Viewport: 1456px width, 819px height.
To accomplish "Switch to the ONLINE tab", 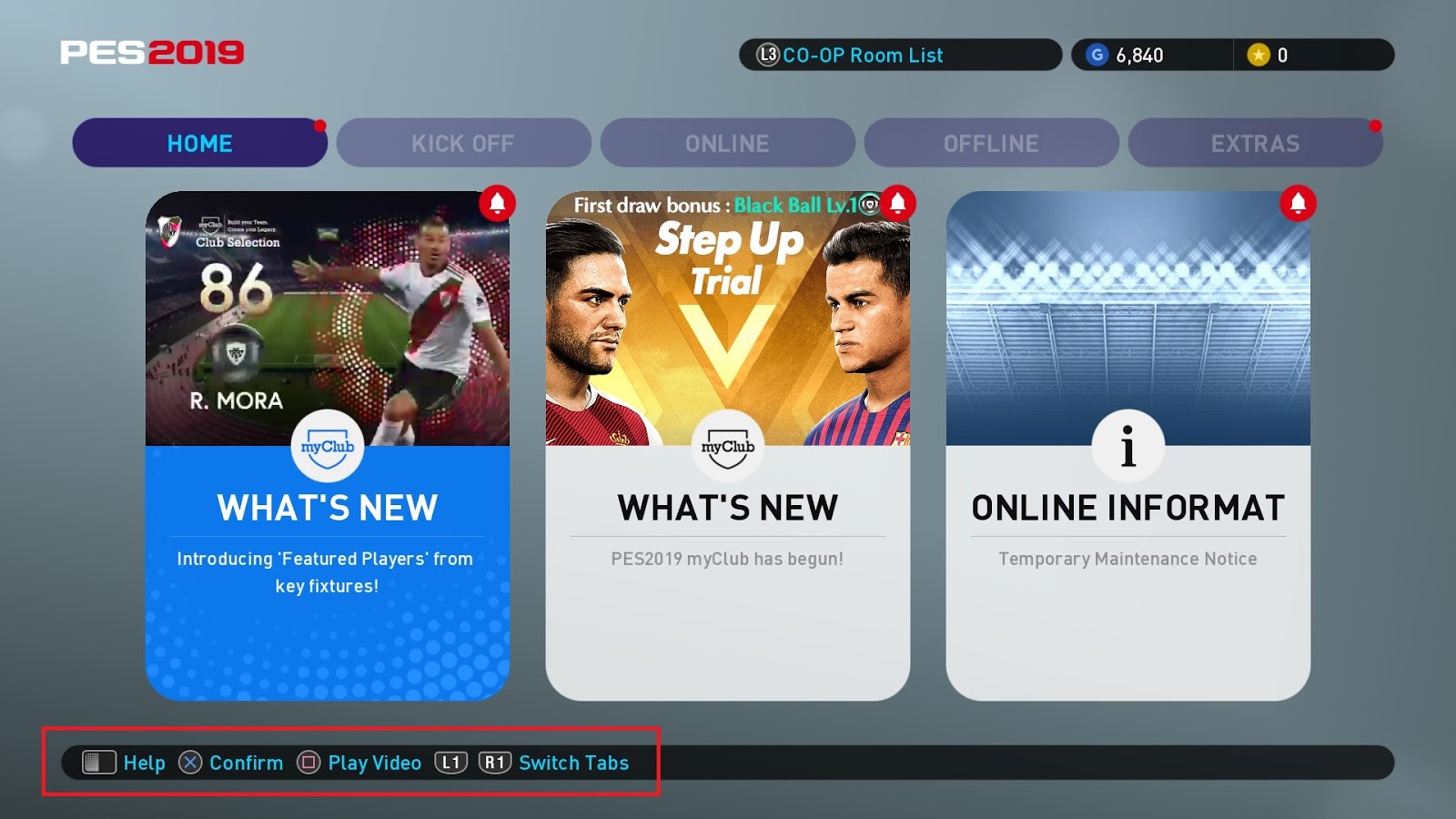I will 728,143.
